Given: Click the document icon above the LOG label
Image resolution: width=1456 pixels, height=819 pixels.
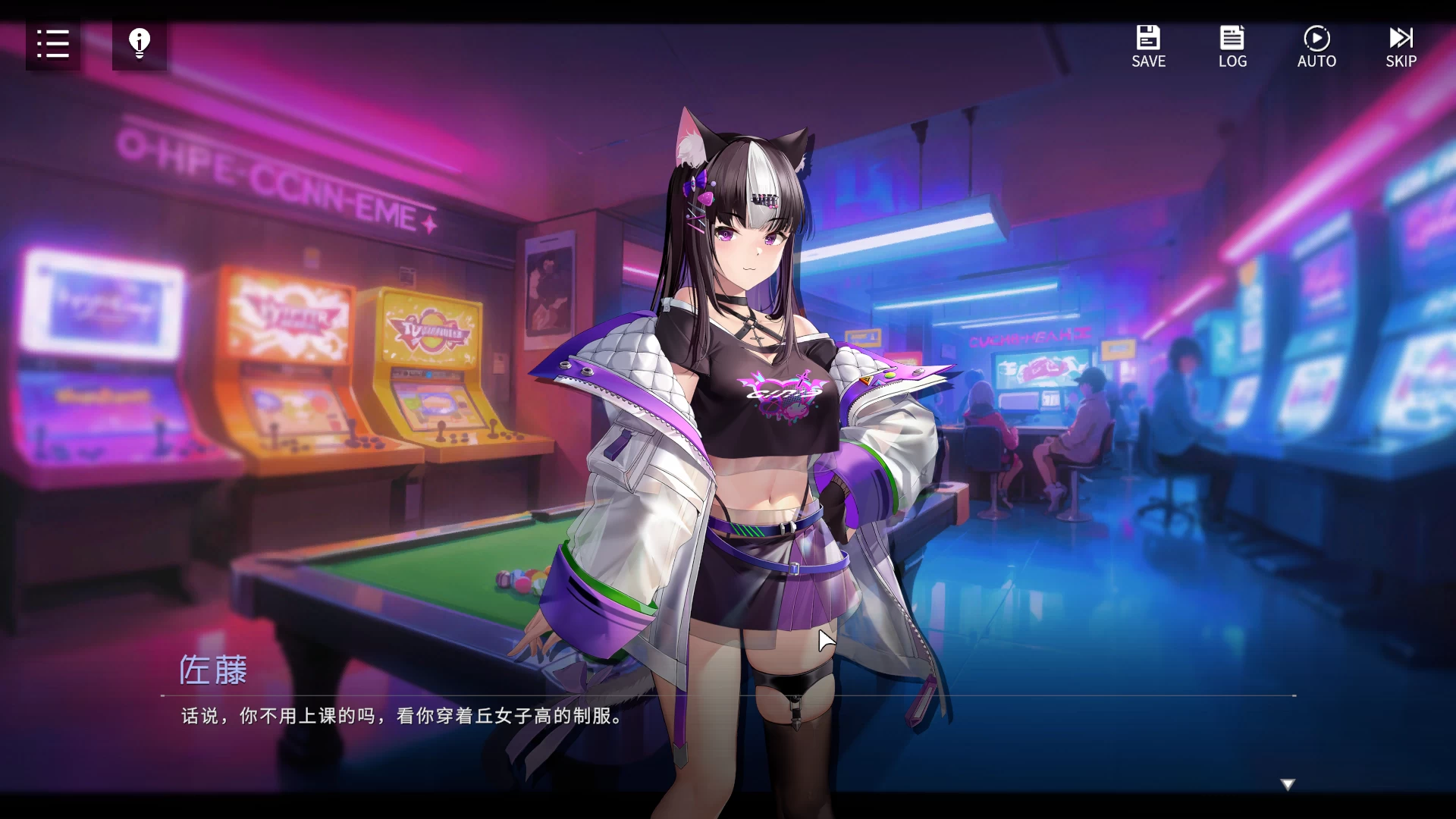Looking at the screenshot, I should 1232,36.
